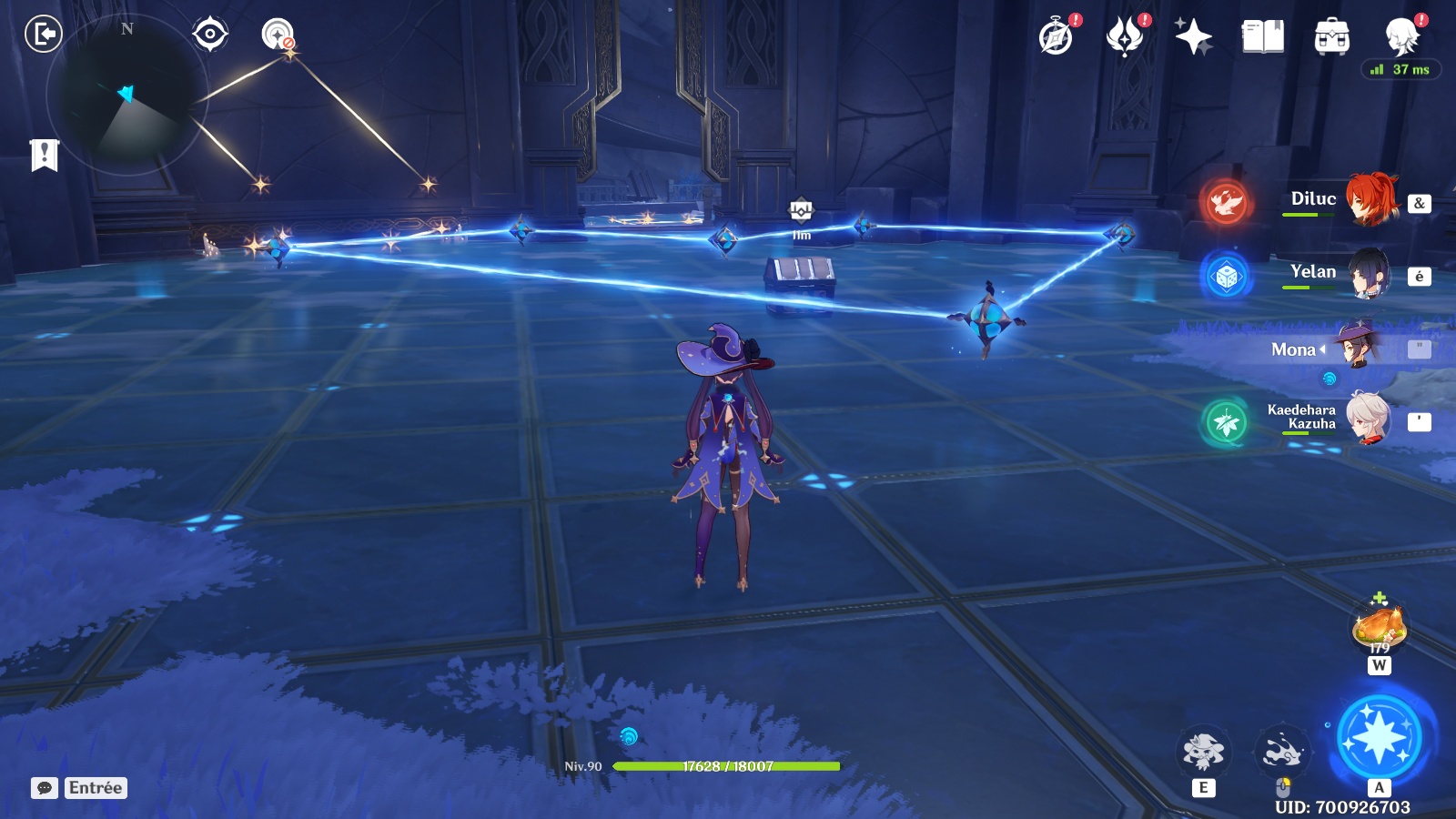Click the exit domain icon

pos(43,35)
